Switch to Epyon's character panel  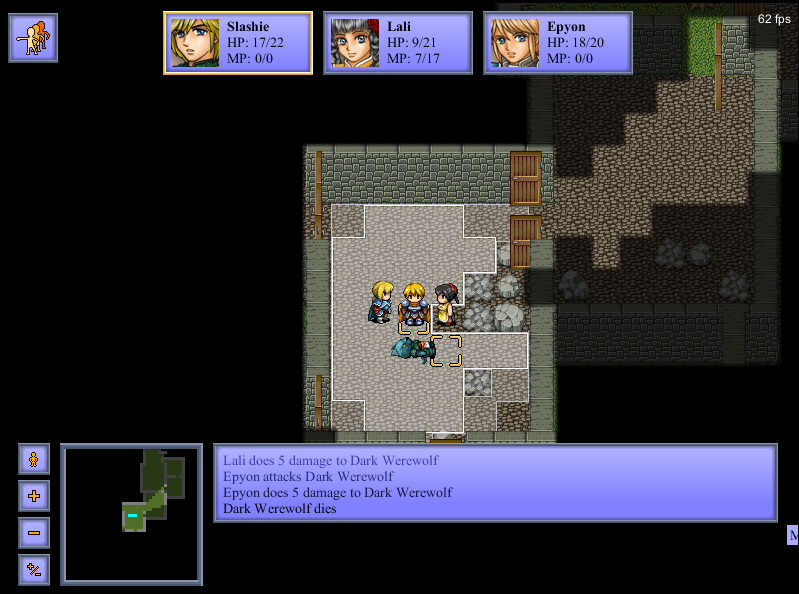point(558,43)
